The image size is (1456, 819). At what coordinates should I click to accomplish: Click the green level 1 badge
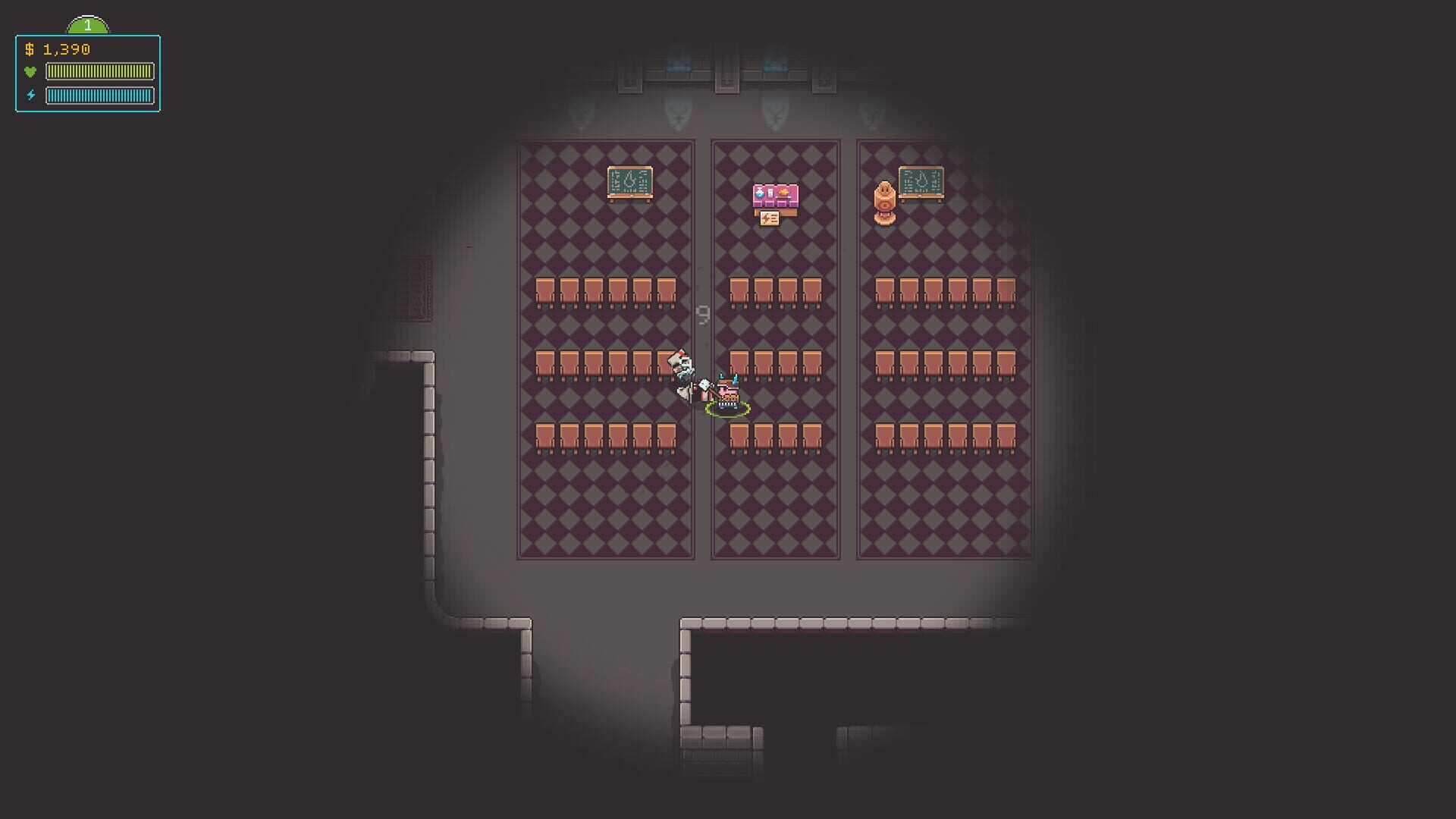coord(88,24)
